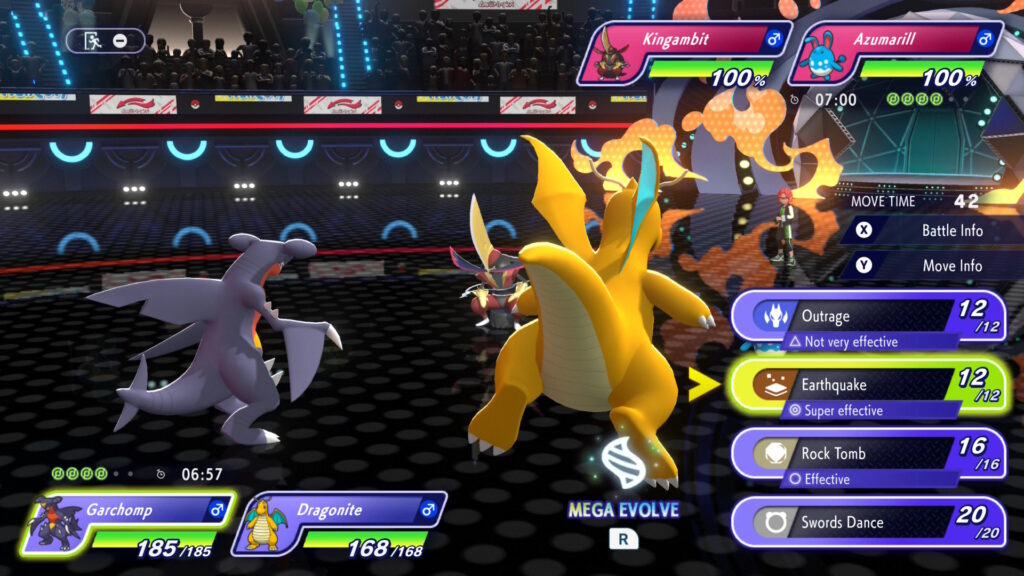Activate the Mega Evolve icon

623,470
